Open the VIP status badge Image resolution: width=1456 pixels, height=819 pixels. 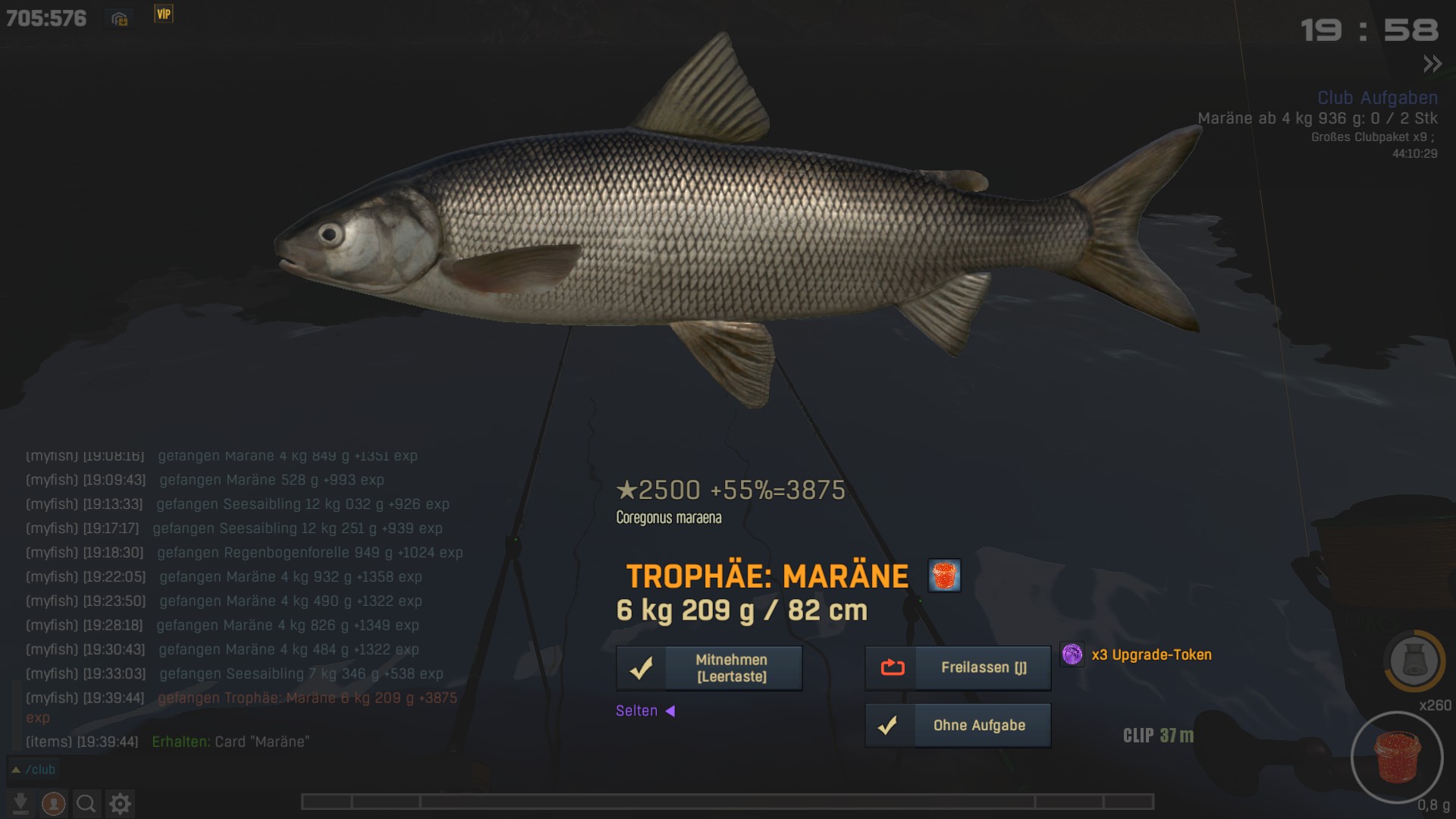click(x=164, y=14)
